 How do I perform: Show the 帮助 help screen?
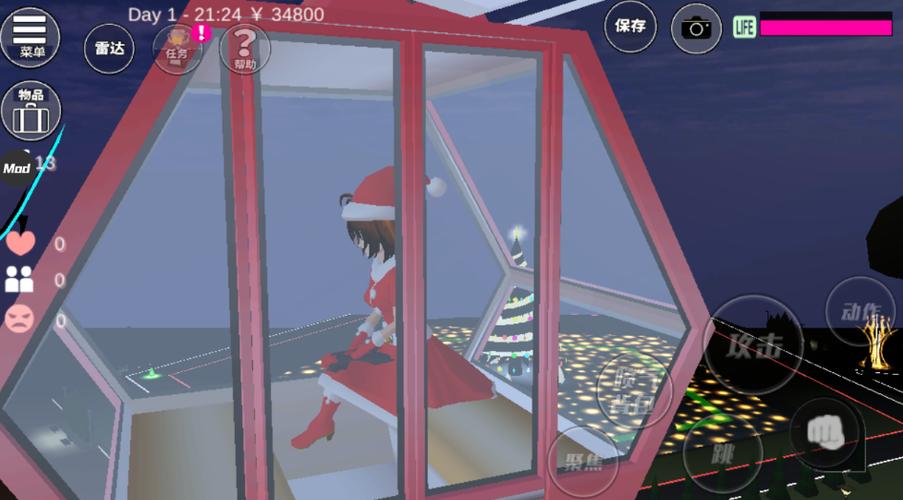coord(244,49)
